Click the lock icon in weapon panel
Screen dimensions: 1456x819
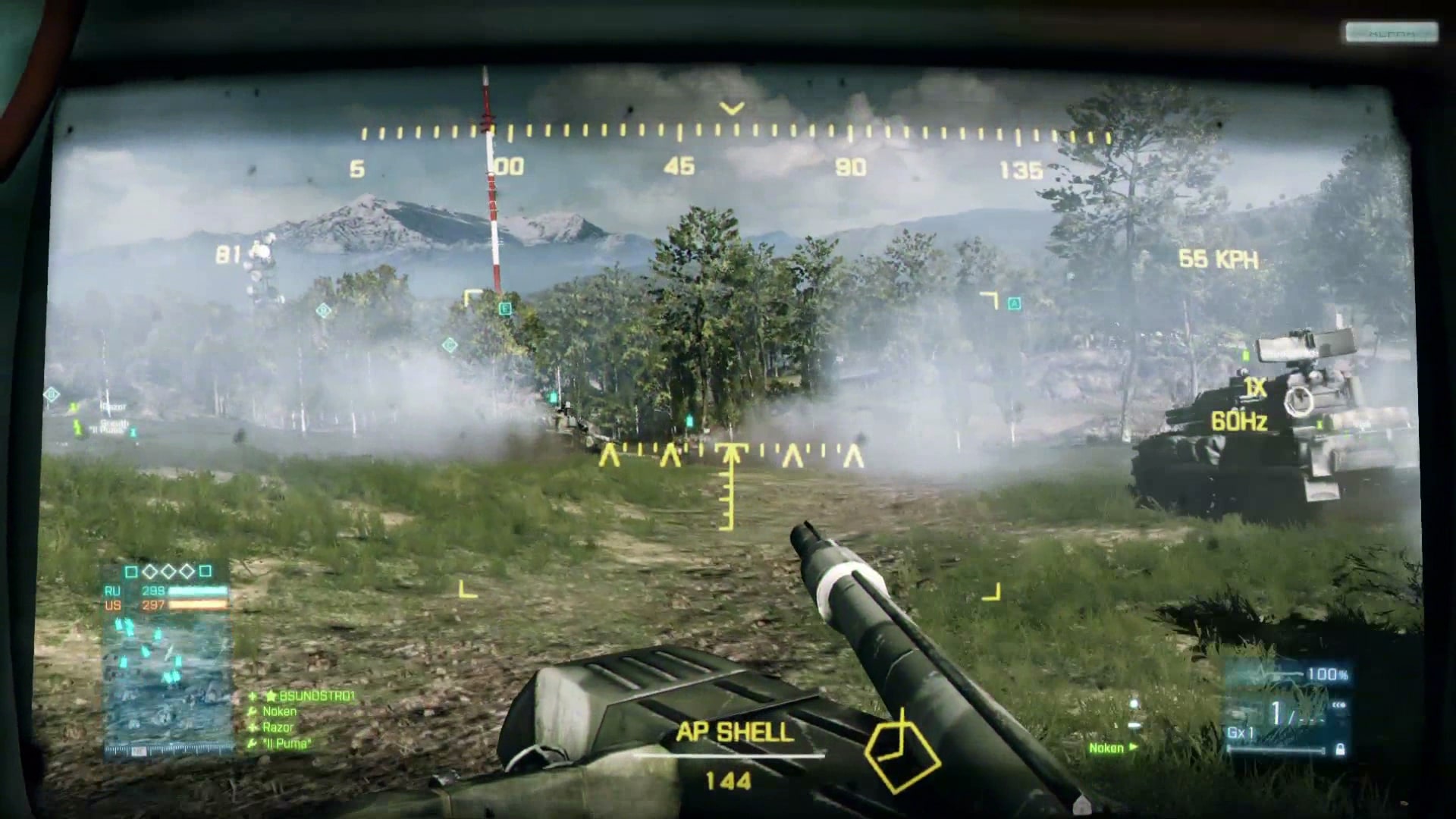1340,749
